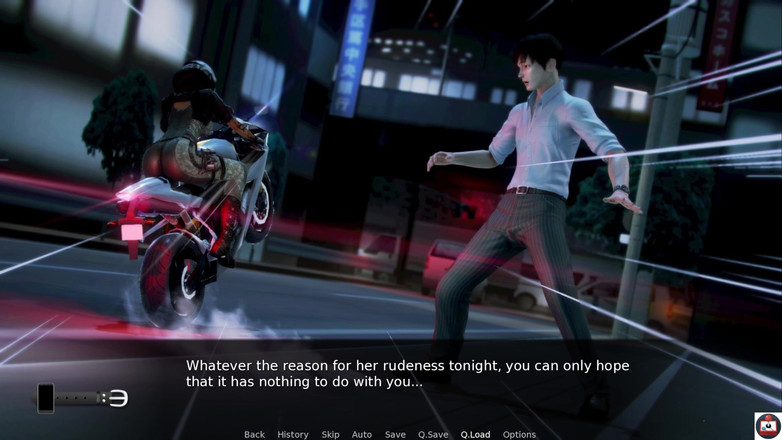
Task: Turn on Auto advance mode
Action: tap(362, 434)
